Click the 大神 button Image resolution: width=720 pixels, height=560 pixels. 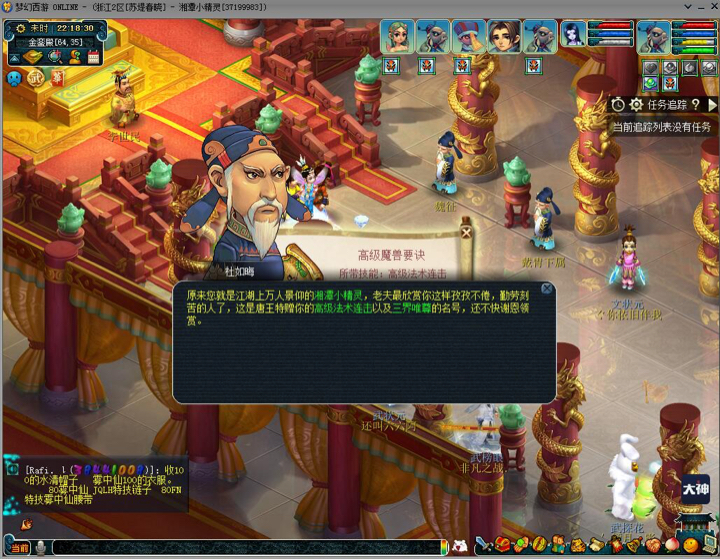(697, 489)
